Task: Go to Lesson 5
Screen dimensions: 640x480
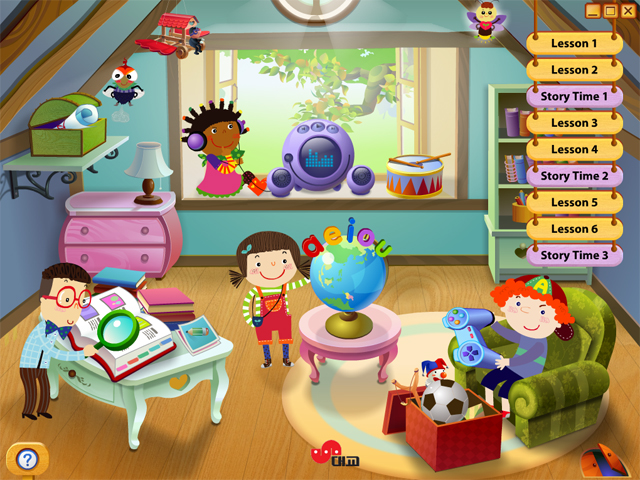Action: tap(574, 202)
